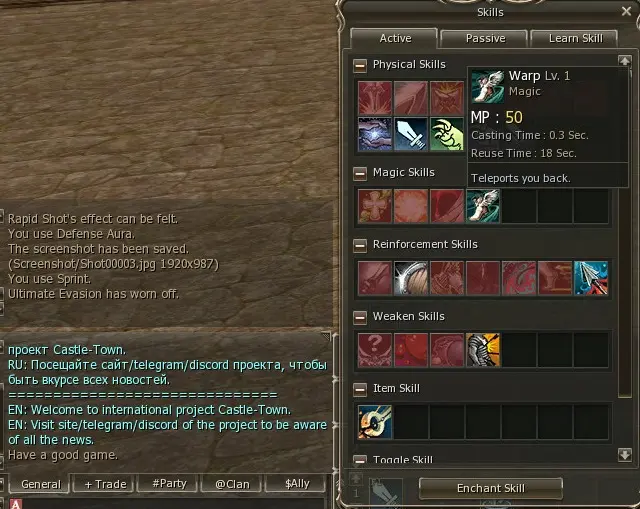Viewport: 640px width, 509px height.
Task: Collapse the Weaken Skills section
Action: pyautogui.click(x=360, y=317)
